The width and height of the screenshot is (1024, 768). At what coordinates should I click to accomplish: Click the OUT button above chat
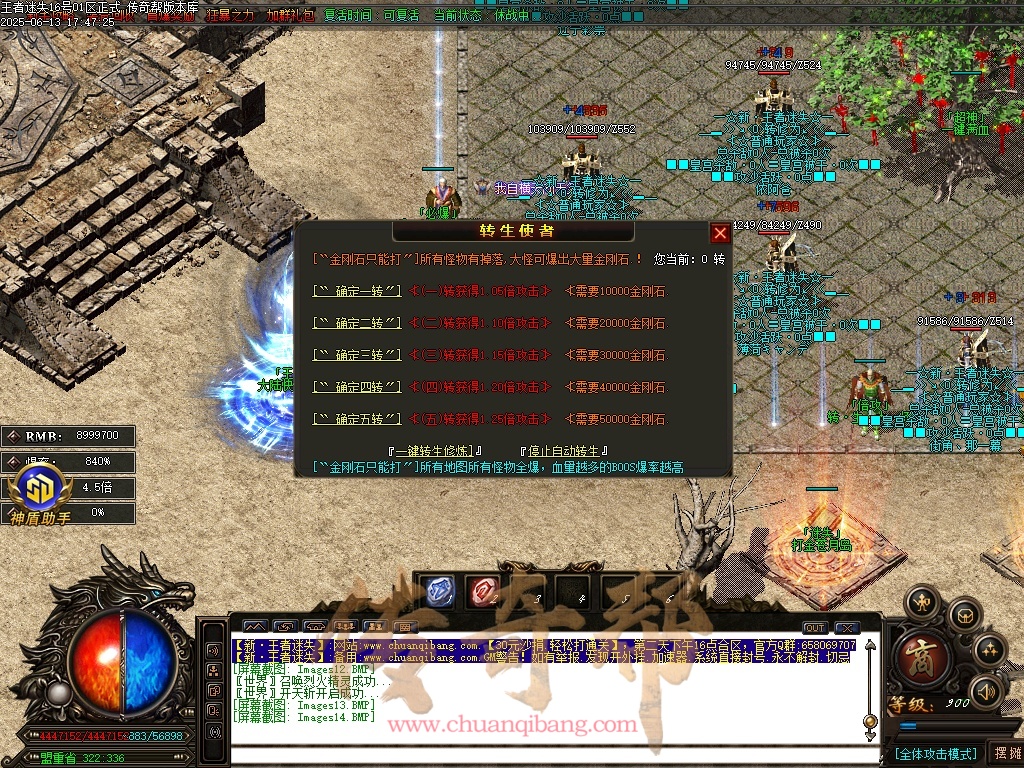[816, 628]
